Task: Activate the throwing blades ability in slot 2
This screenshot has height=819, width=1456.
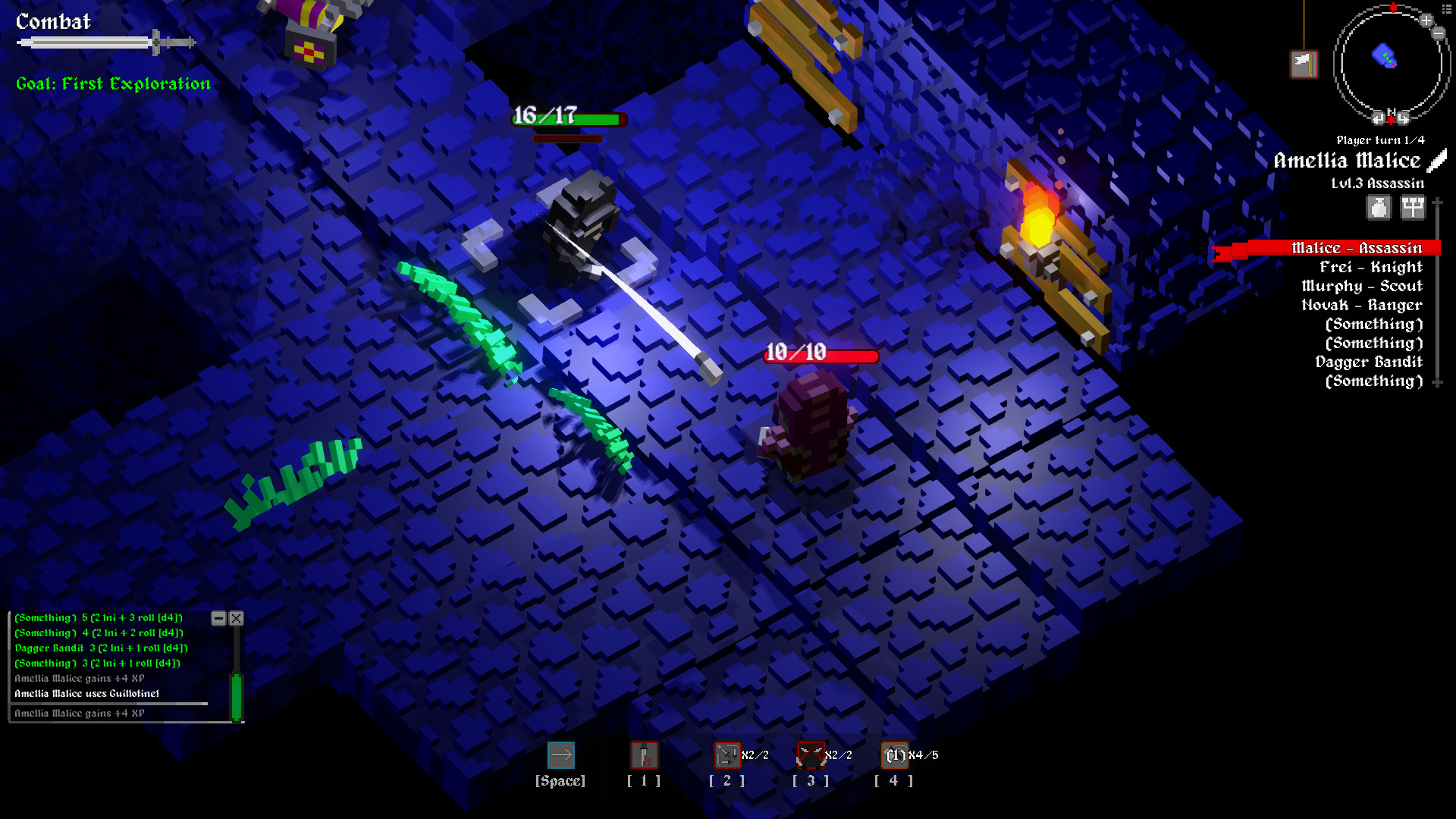Action: point(727,755)
